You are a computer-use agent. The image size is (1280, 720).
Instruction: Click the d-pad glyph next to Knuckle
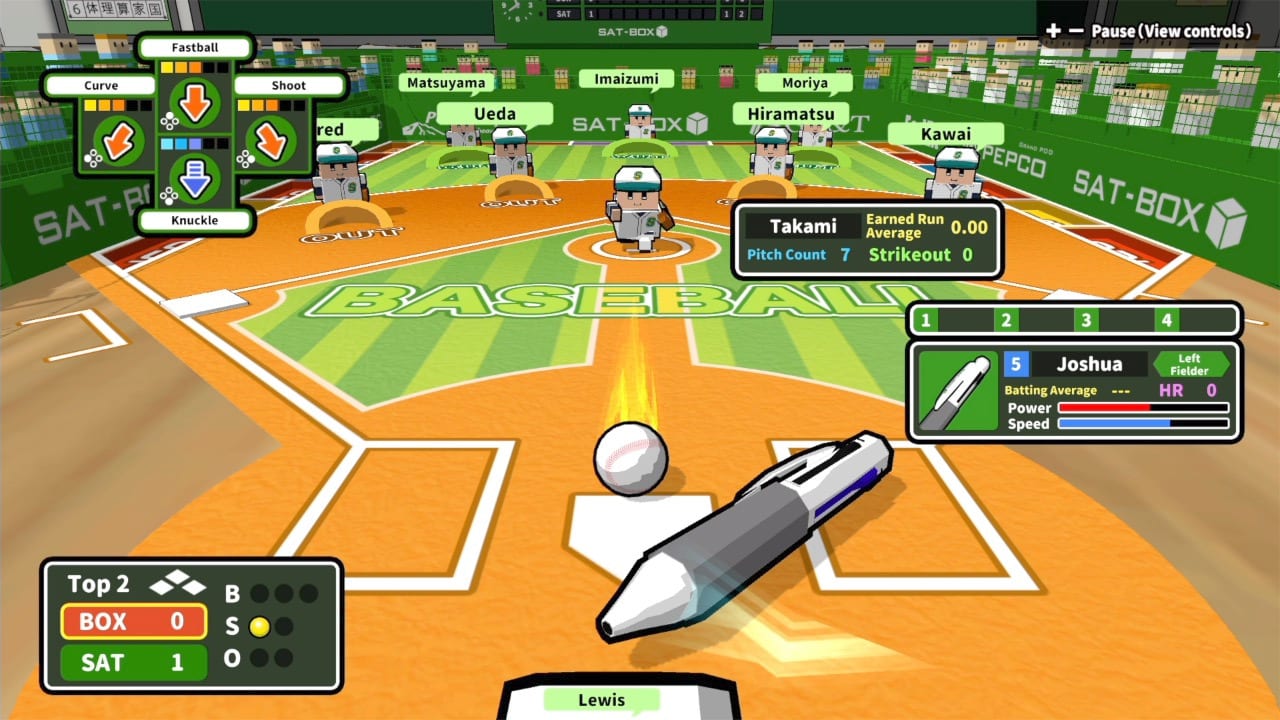[x=167, y=195]
